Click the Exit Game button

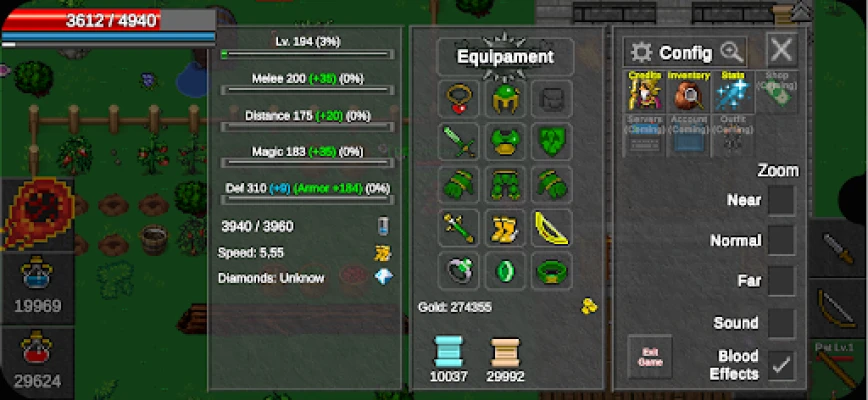649,357
